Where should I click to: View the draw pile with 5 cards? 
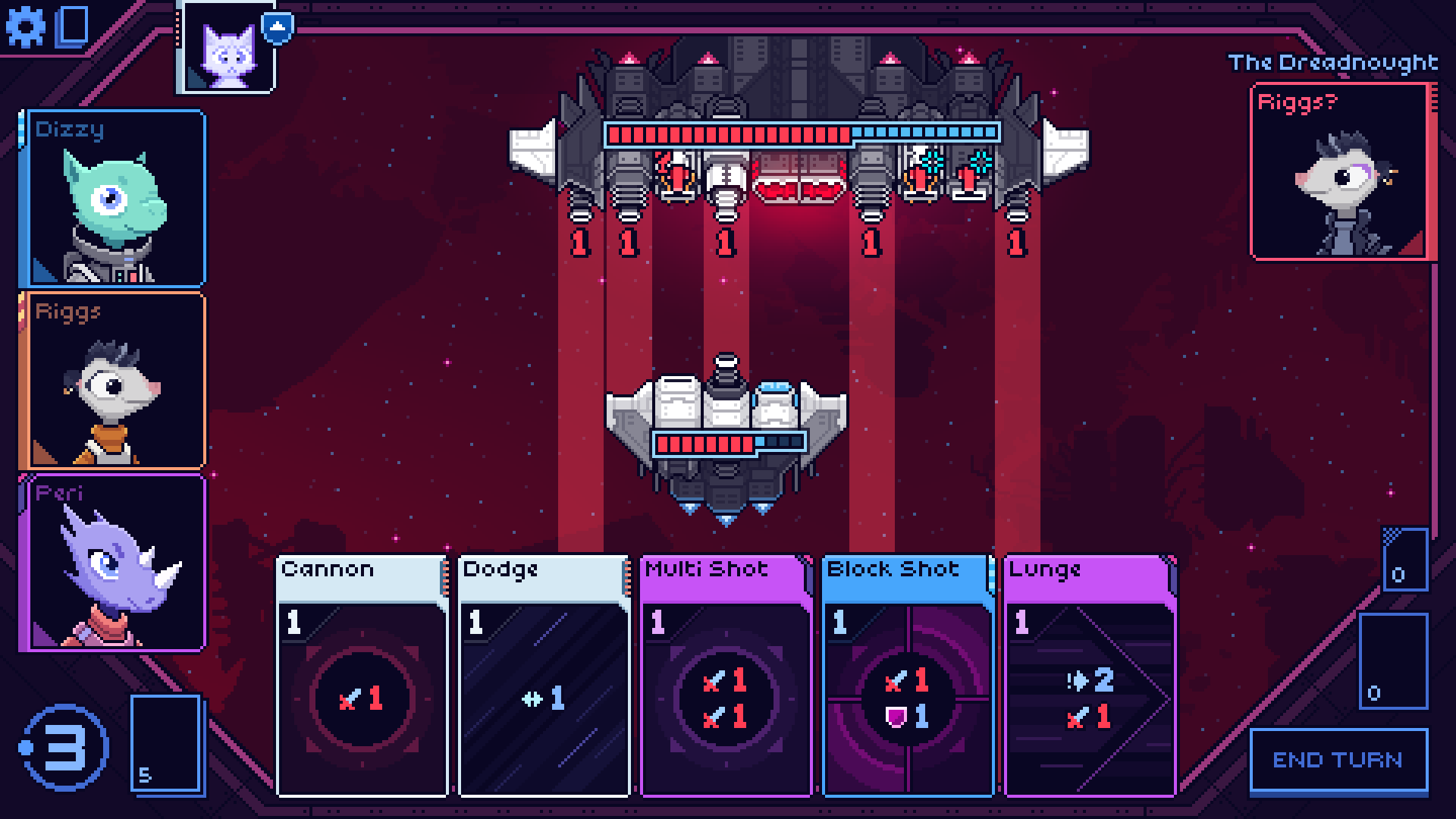click(x=166, y=744)
